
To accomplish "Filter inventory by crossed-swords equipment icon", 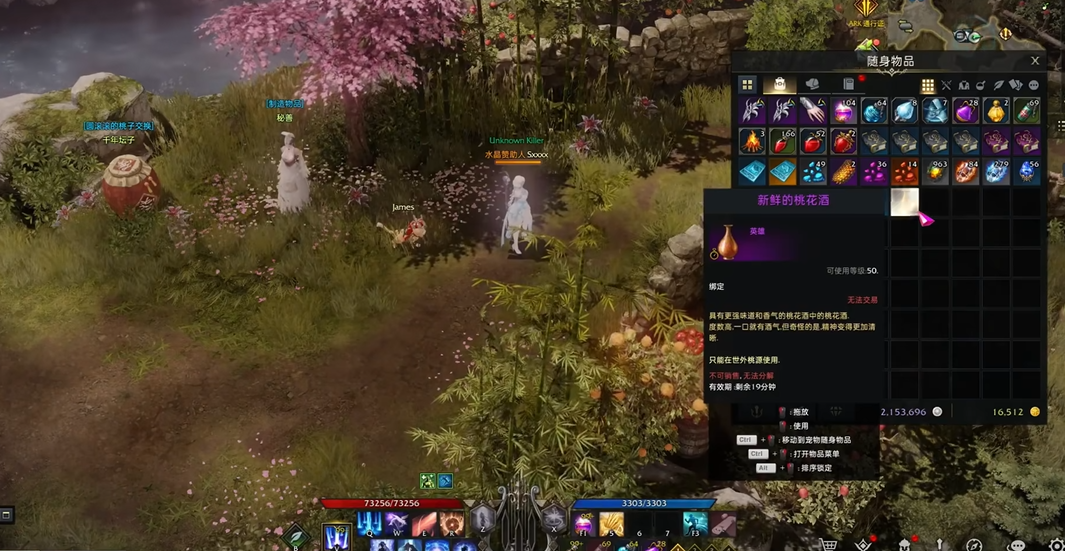I will tap(946, 86).
